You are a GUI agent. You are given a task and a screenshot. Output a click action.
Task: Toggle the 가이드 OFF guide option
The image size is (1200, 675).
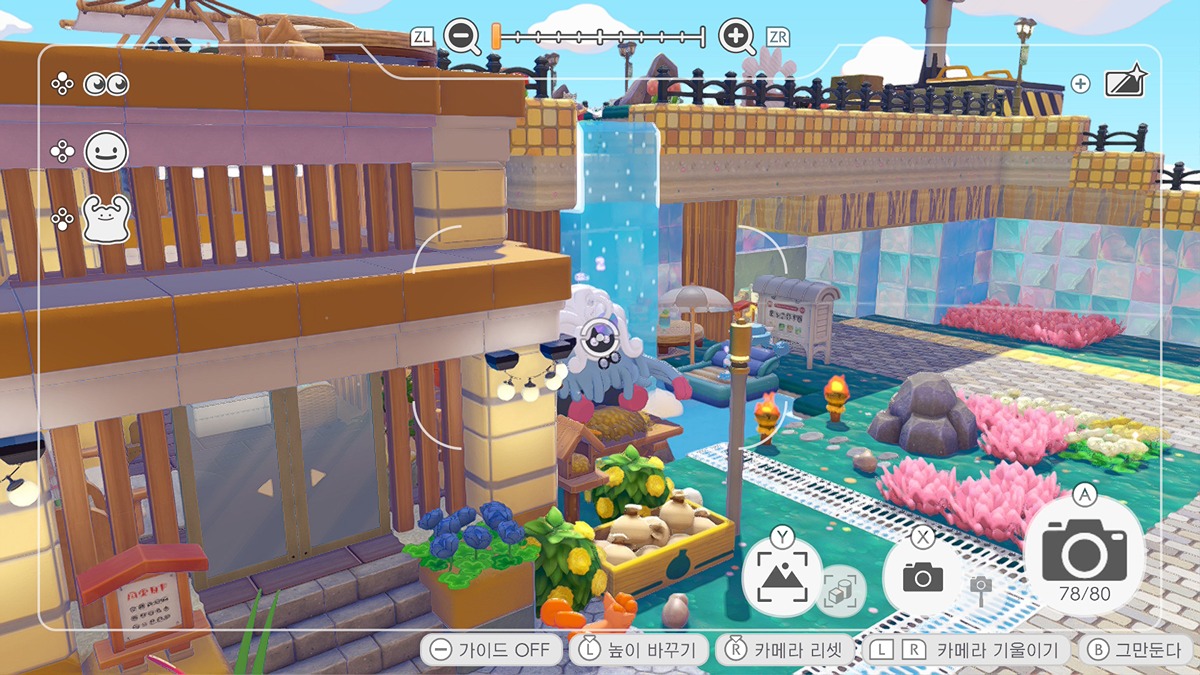coord(490,650)
